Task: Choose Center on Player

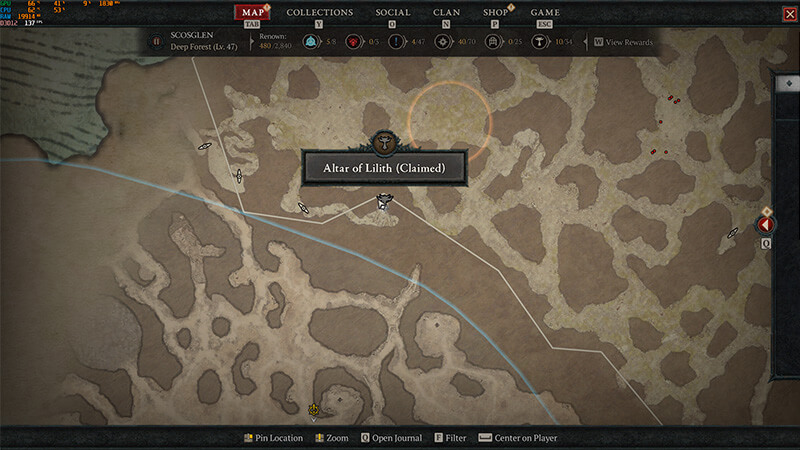Action: [518, 438]
